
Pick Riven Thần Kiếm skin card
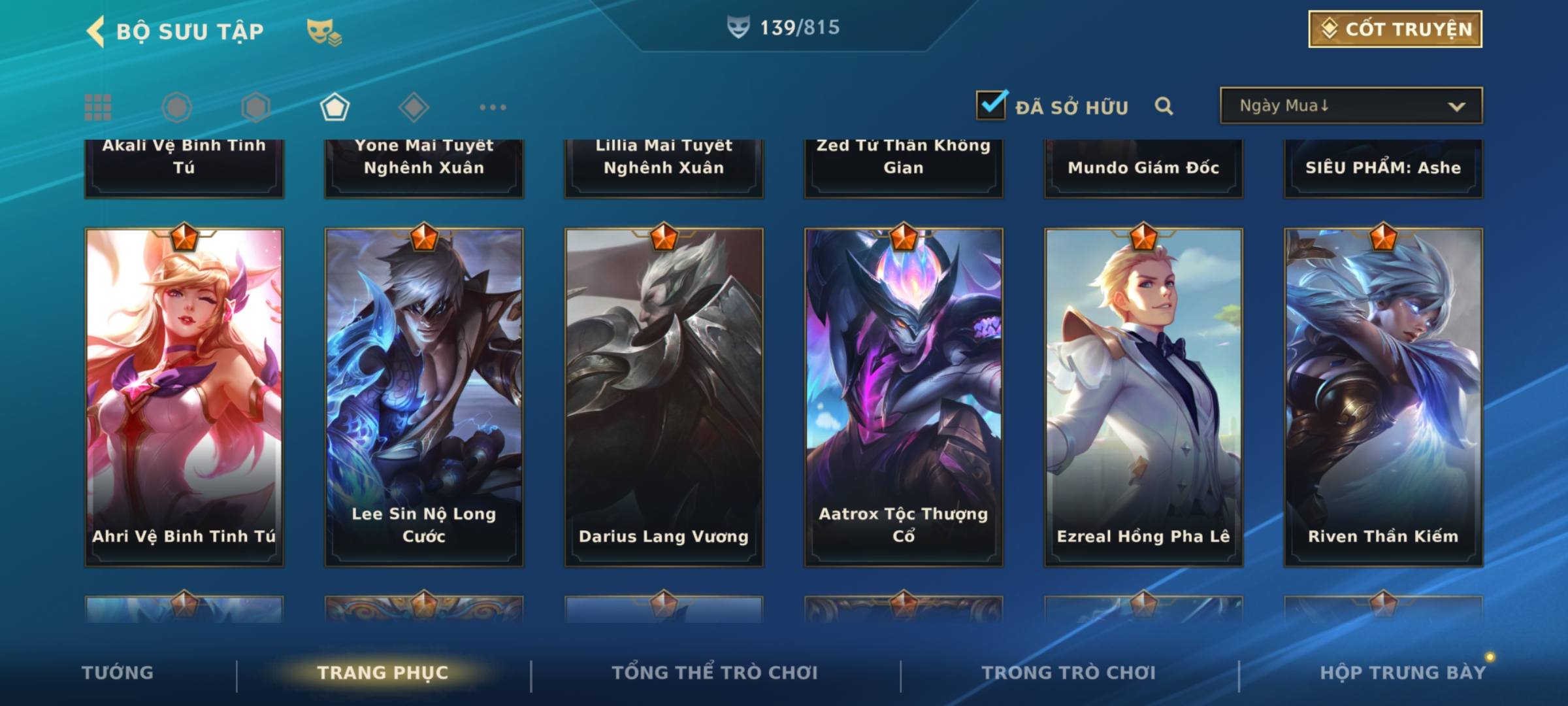1383,396
